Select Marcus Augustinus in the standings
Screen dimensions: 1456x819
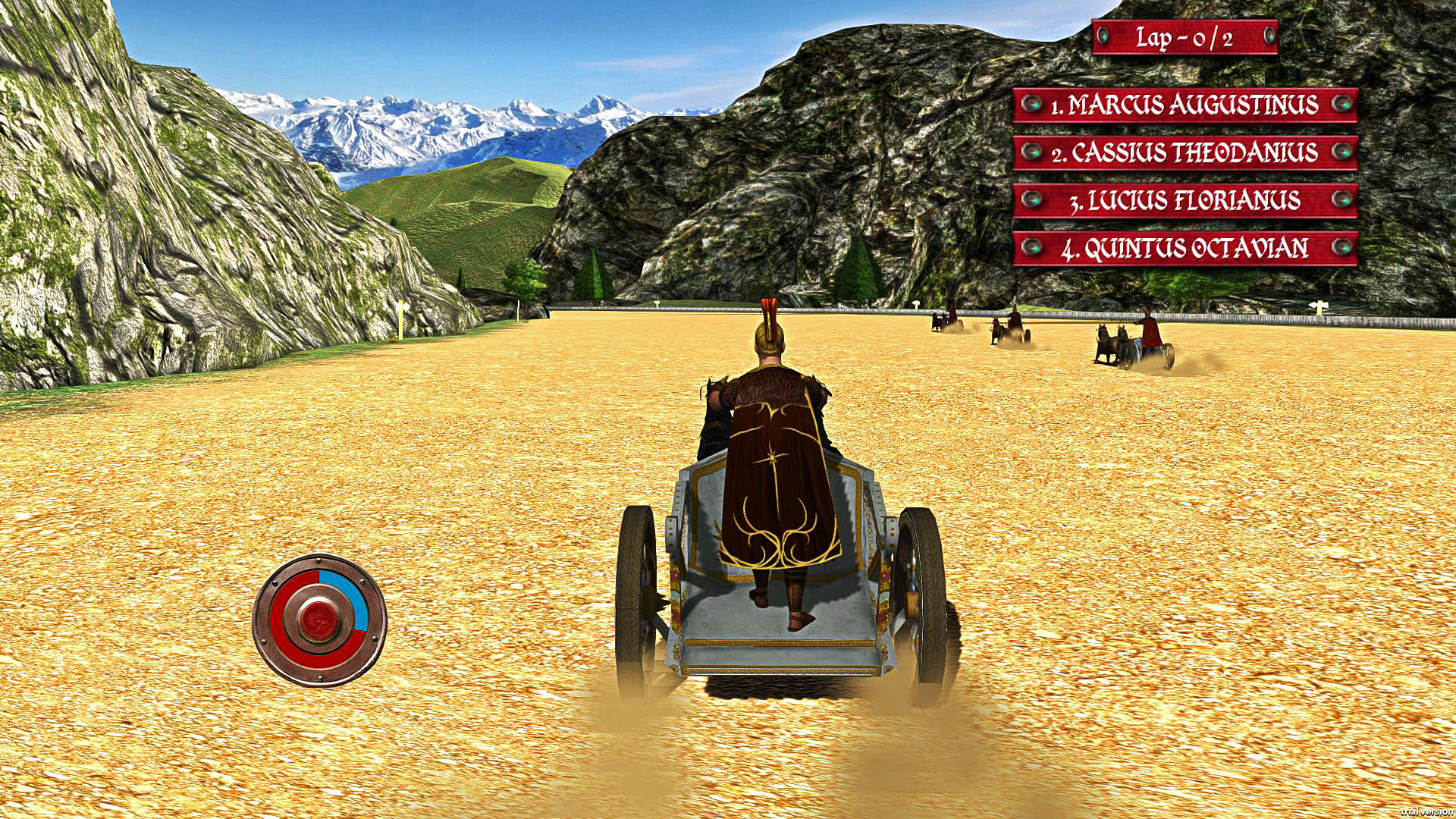coord(1185,105)
